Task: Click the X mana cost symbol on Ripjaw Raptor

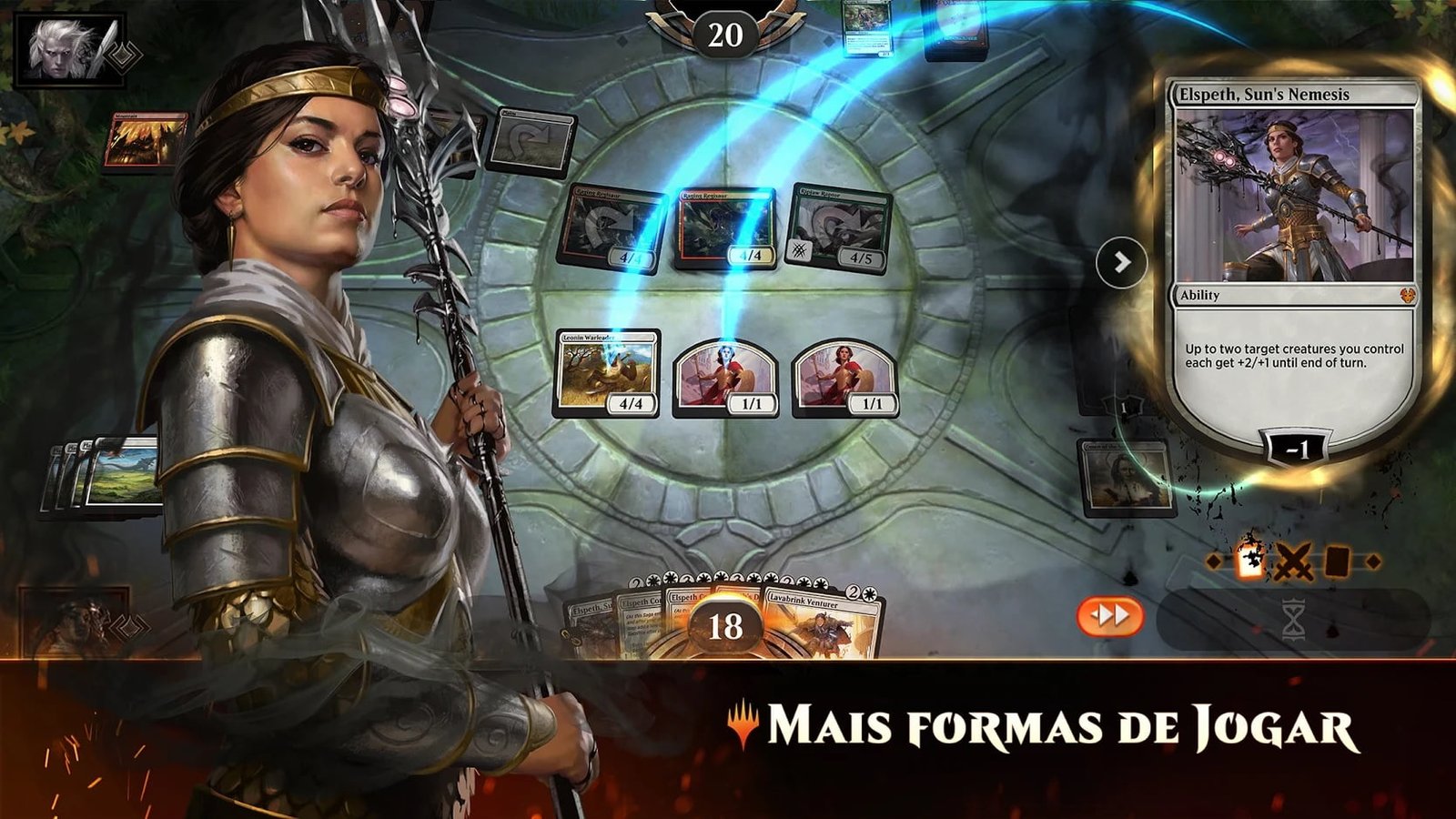Action: [x=800, y=250]
